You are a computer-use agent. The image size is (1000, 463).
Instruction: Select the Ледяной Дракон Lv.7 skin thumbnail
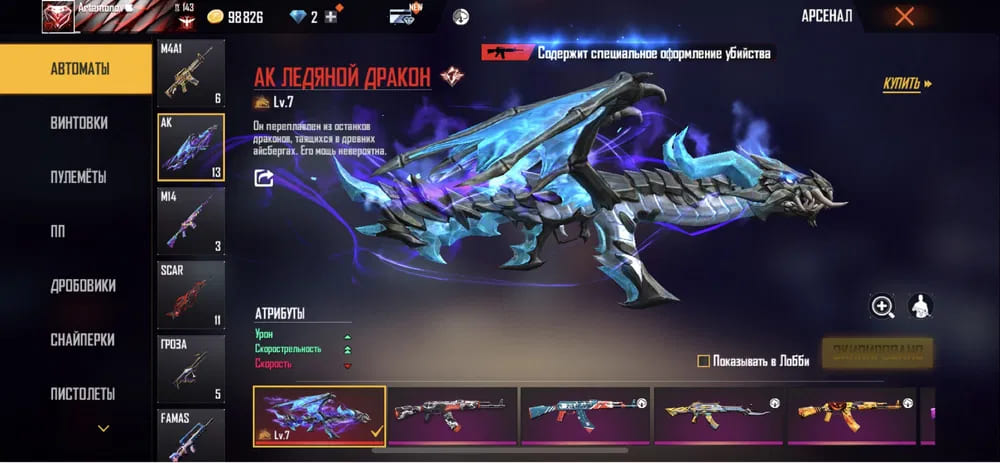[319, 415]
